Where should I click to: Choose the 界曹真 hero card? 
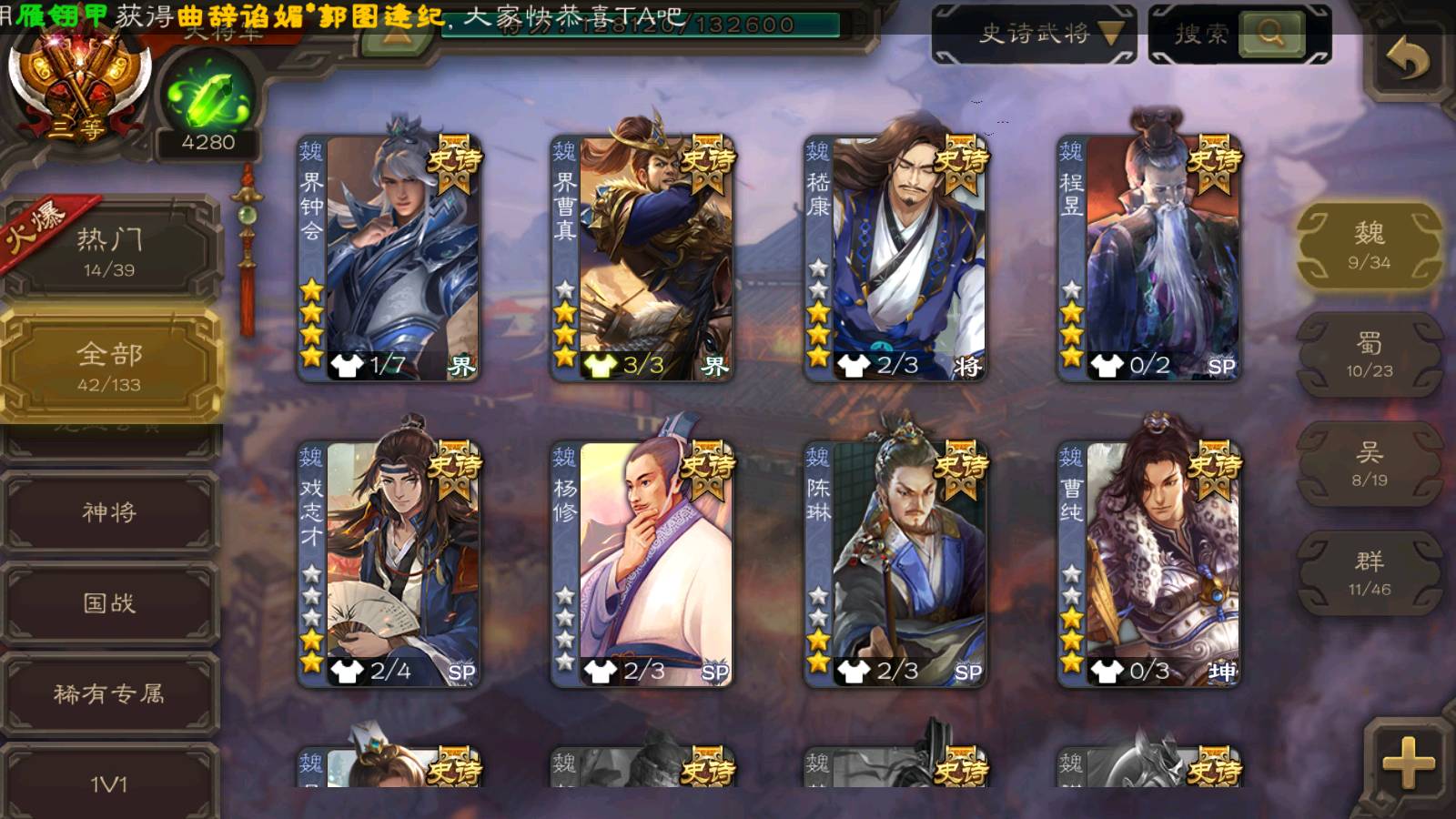pos(642,258)
